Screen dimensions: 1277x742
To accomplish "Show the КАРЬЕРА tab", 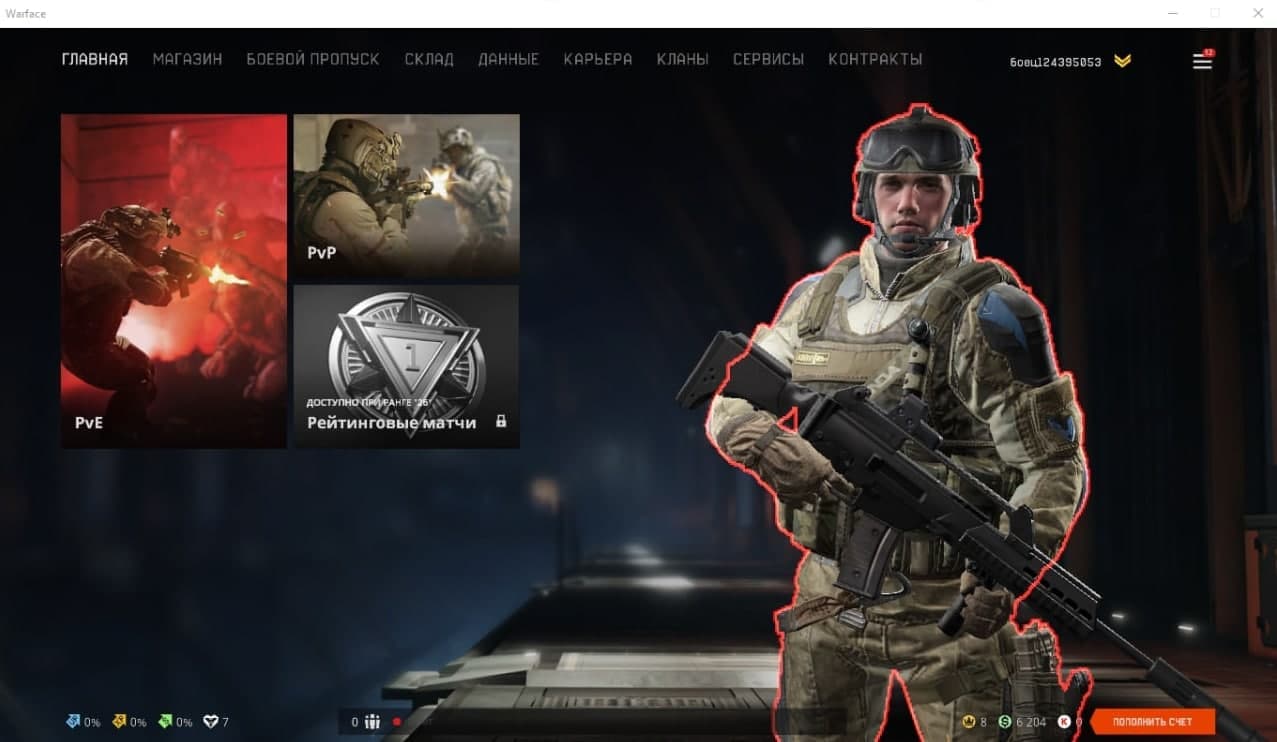I will (x=598, y=60).
